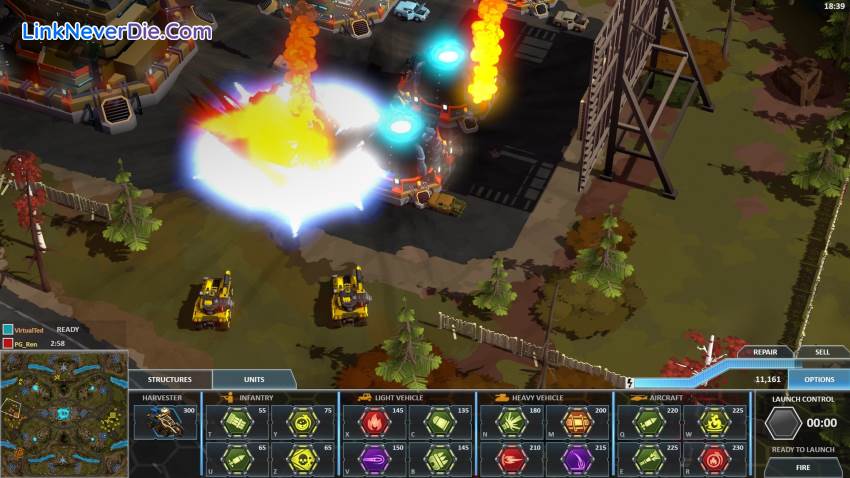Open the Units tab
850x478 pixels.
(x=254, y=380)
